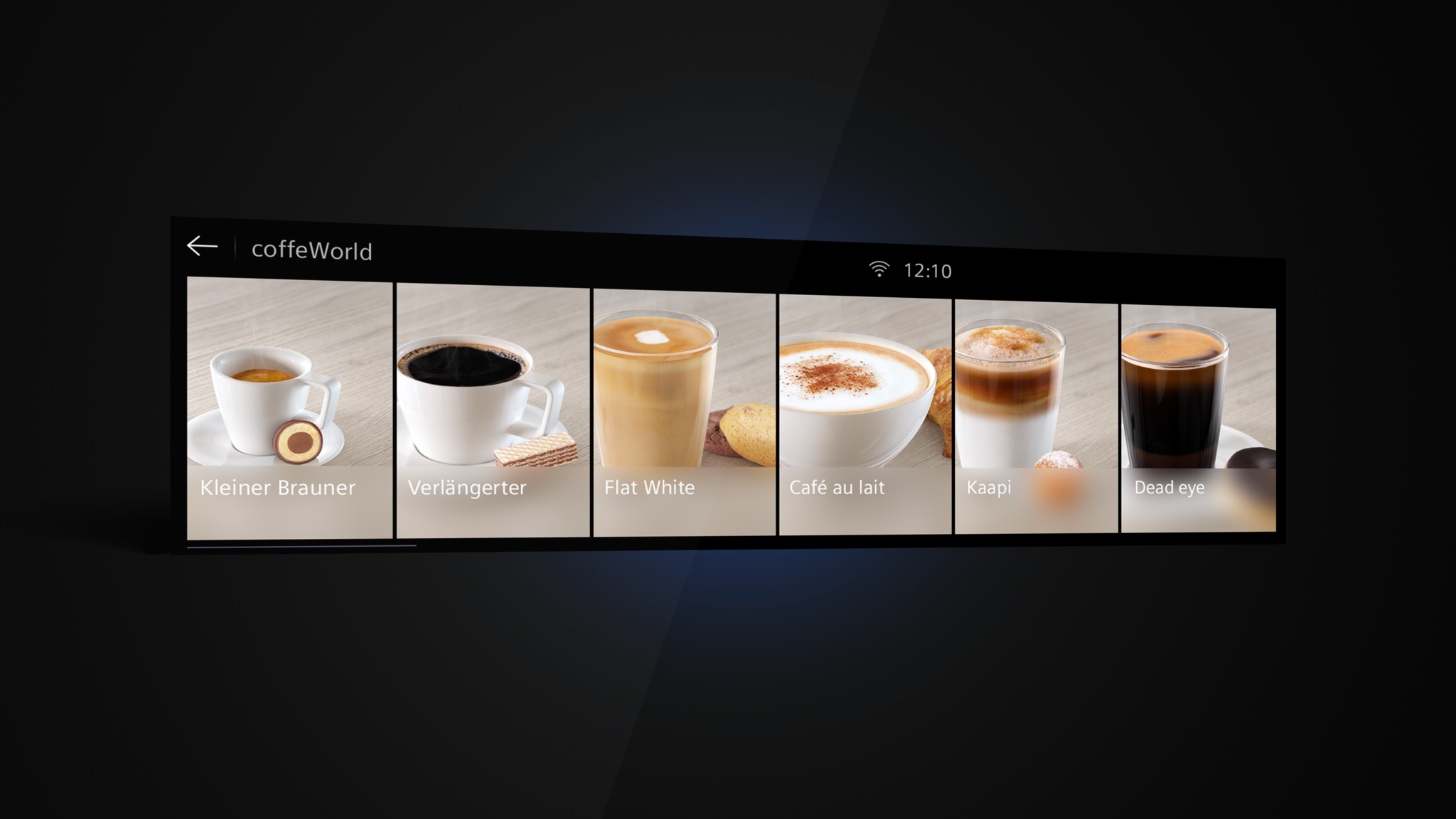Pick the Flat White drink

[684, 412]
